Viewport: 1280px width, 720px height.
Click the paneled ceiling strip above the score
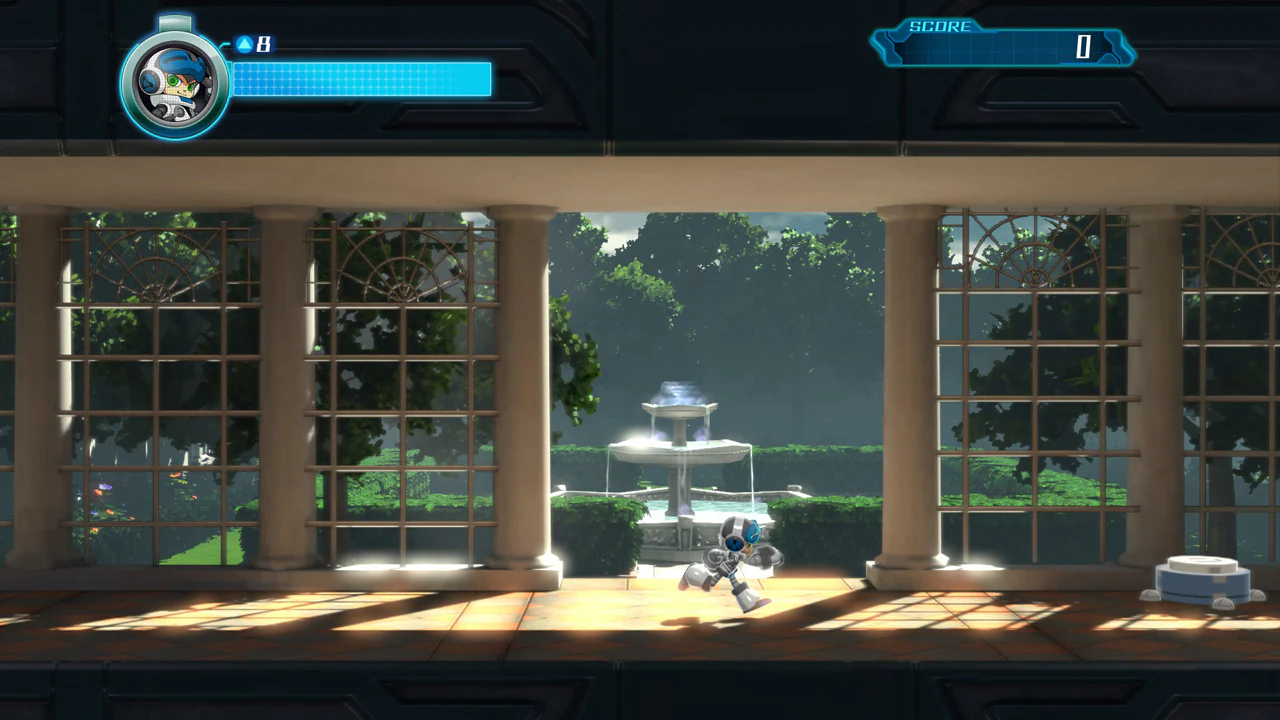click(1000, 8)
